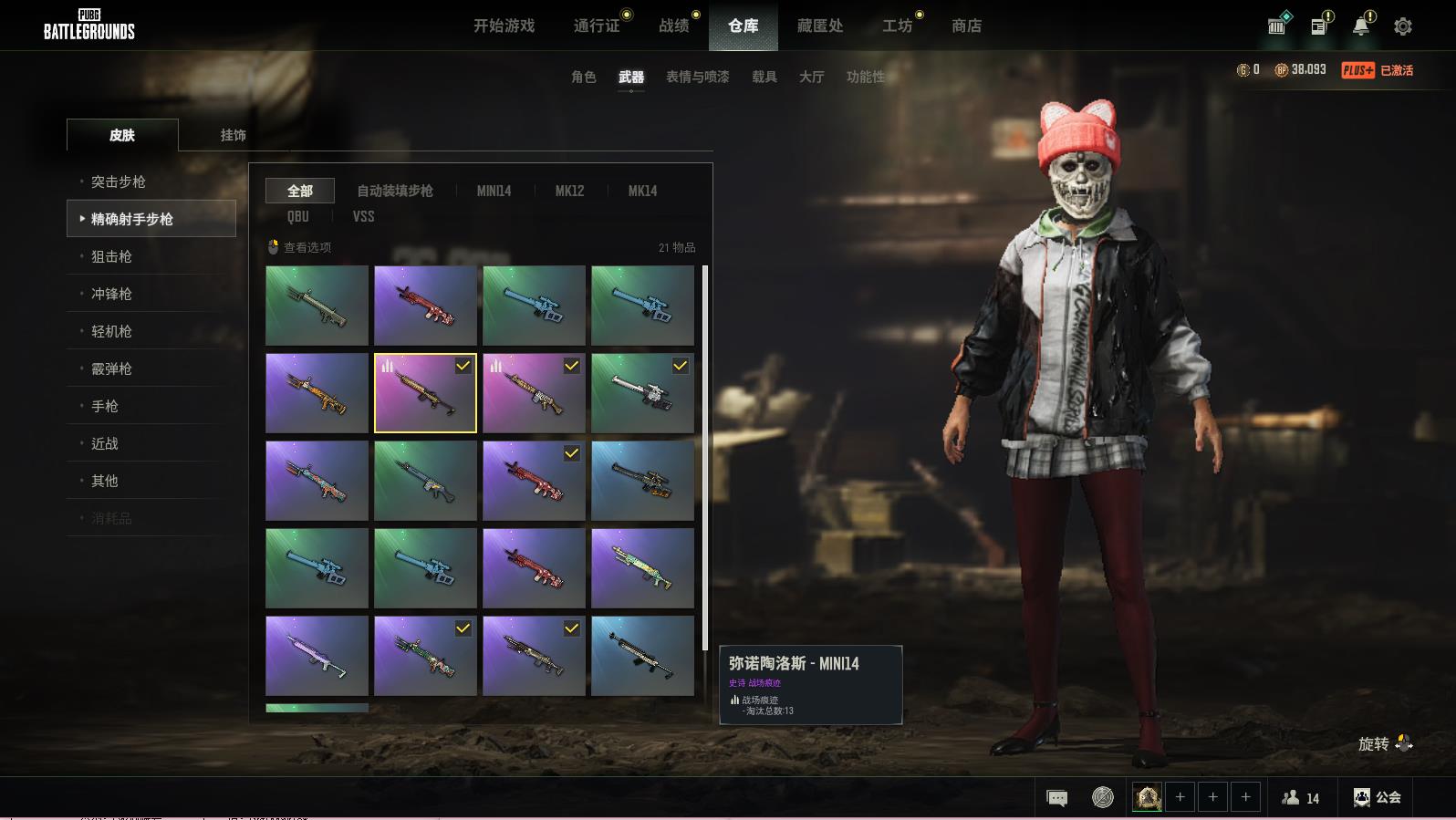
Task: Select the highlighted 弥诺陶洛斯 MINI14 skin
Action: 425,393
